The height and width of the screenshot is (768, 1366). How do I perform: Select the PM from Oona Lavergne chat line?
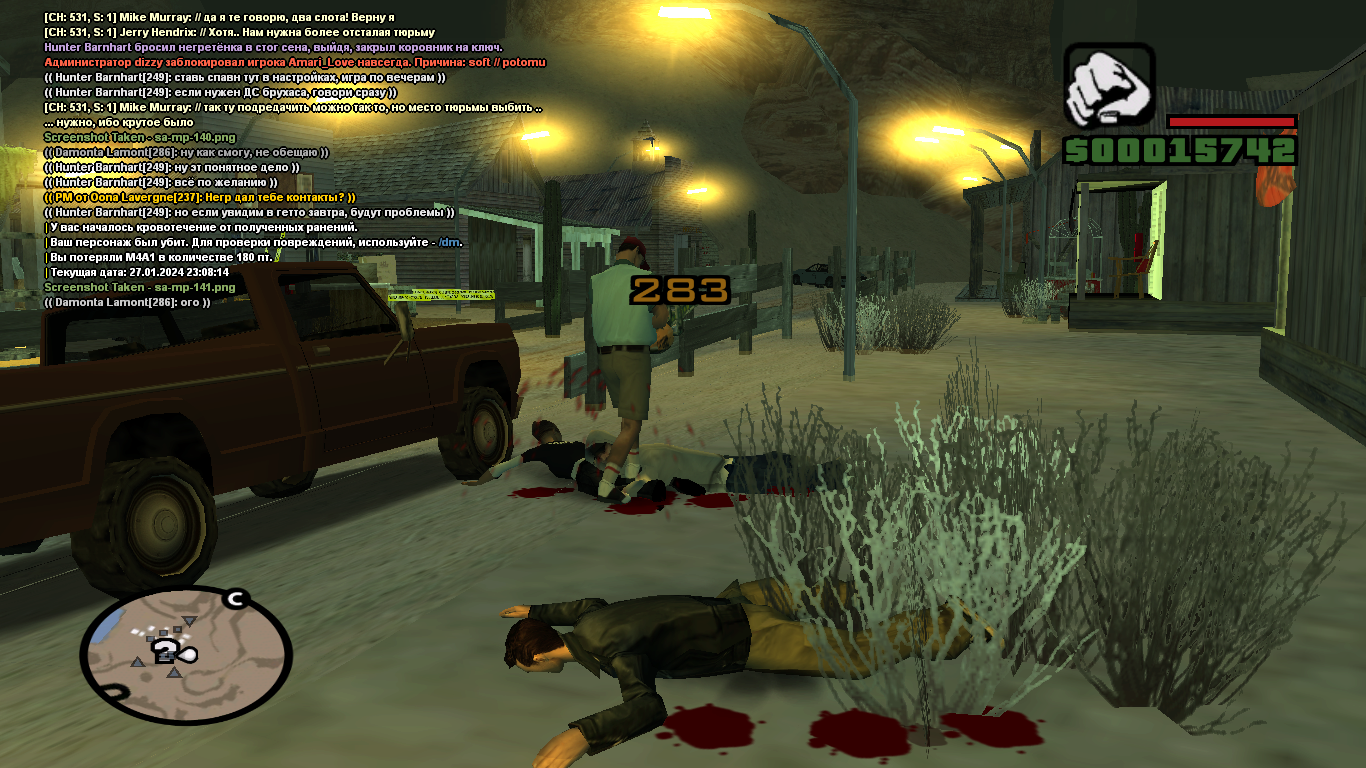(200, 197)
